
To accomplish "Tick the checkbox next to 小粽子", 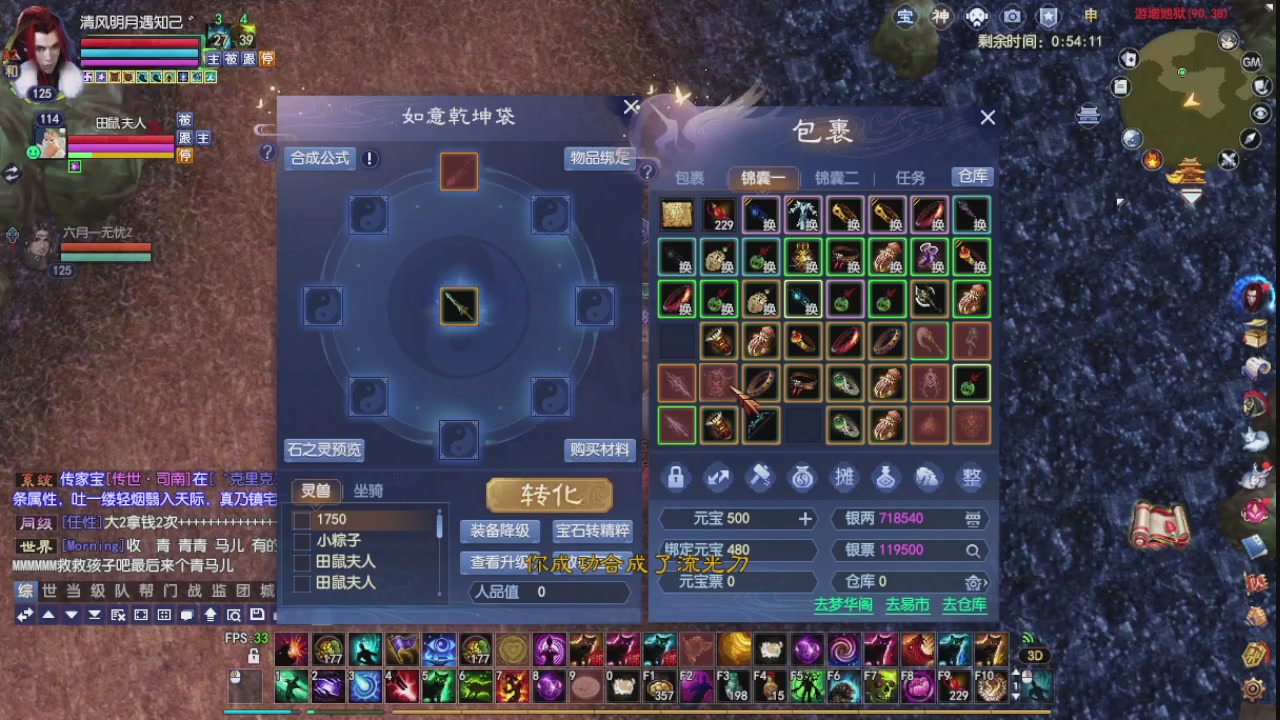I will 301,541.
